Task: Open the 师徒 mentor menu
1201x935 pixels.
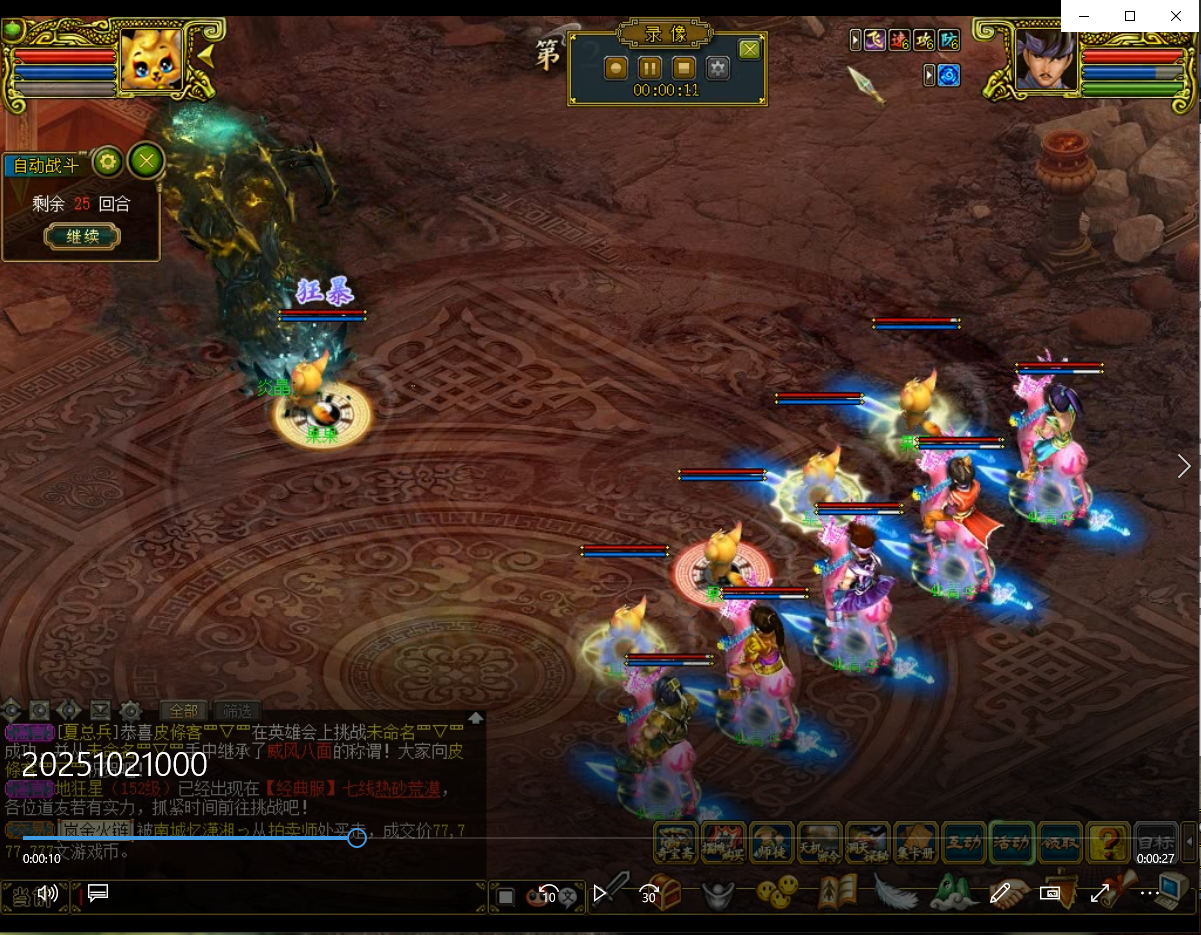Action: 771,843
